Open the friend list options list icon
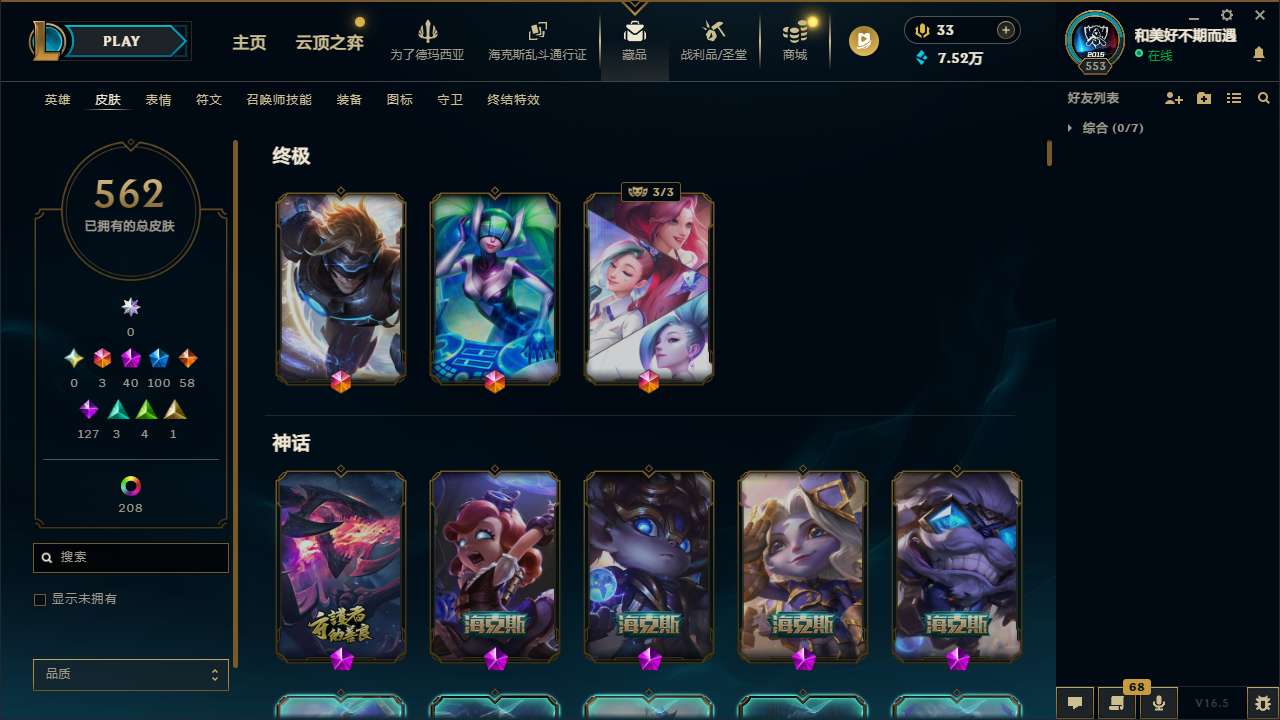 [1234, 98]
